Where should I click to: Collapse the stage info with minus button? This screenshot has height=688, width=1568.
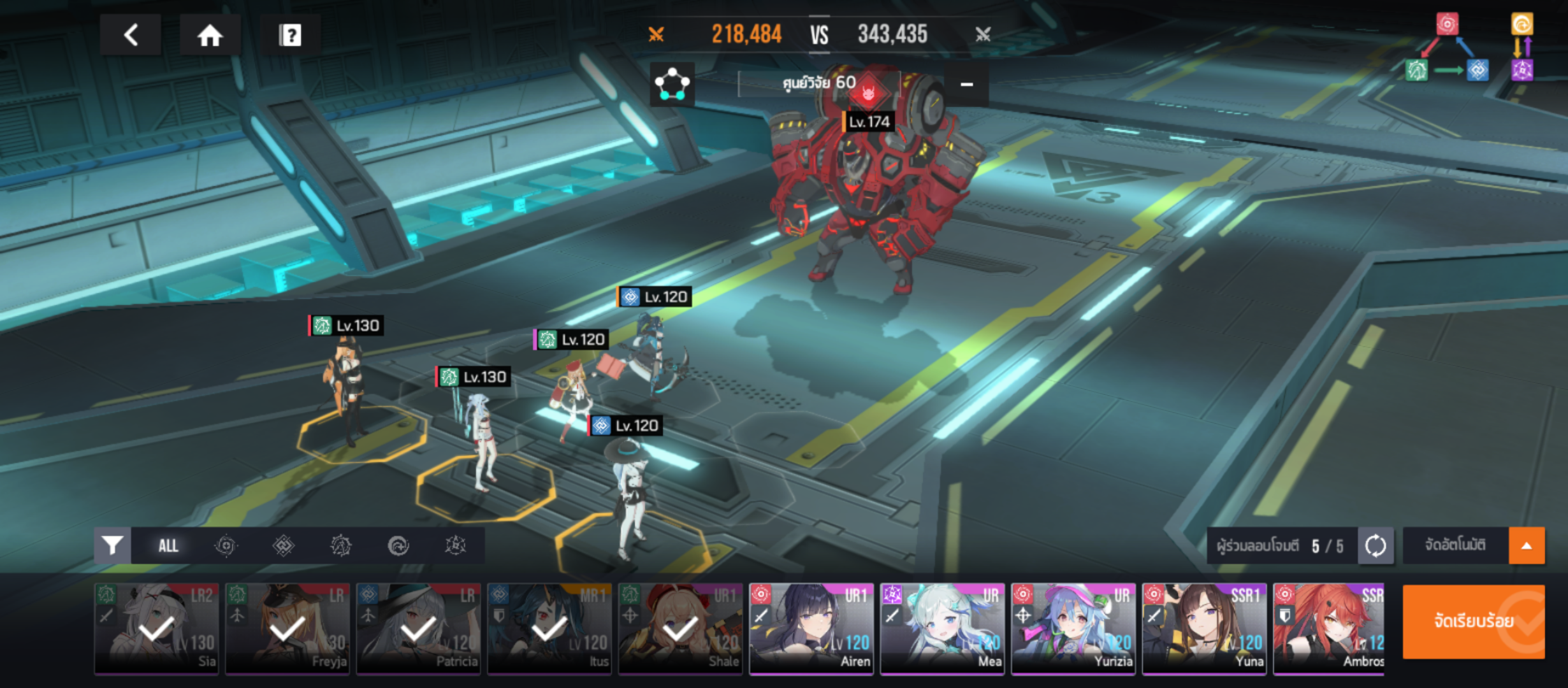point(966,84)
